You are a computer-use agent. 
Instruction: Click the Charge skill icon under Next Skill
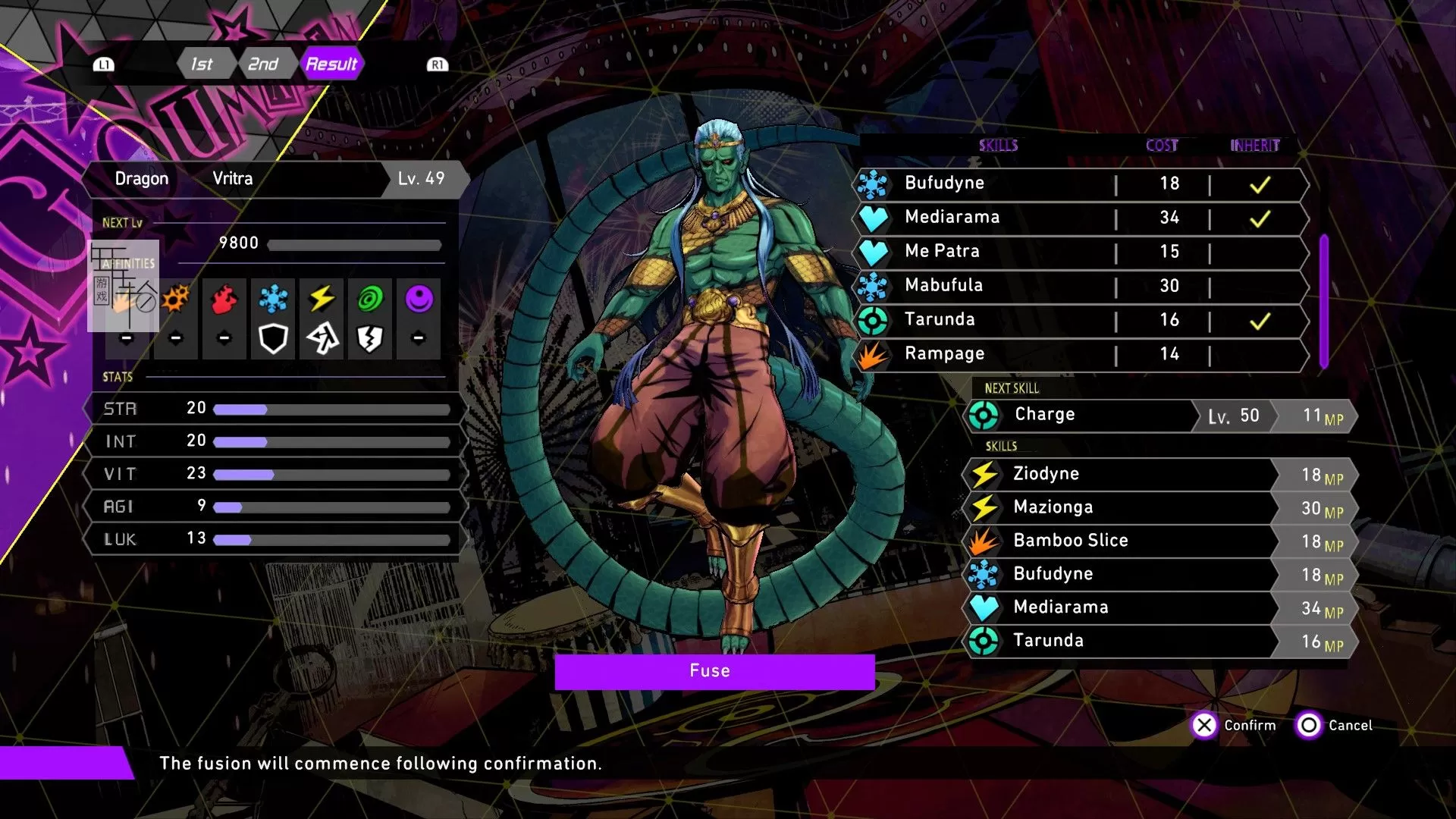point(985,414)
